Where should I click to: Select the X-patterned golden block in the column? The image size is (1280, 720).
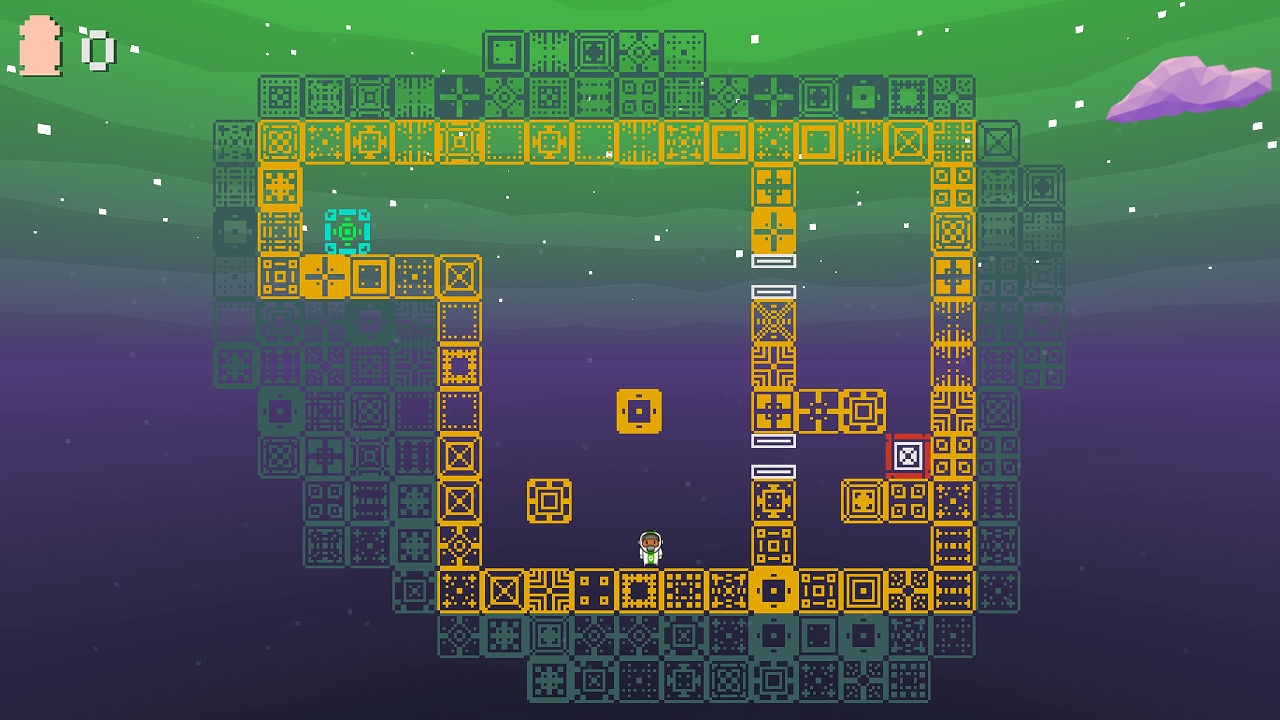pos(772,323)
